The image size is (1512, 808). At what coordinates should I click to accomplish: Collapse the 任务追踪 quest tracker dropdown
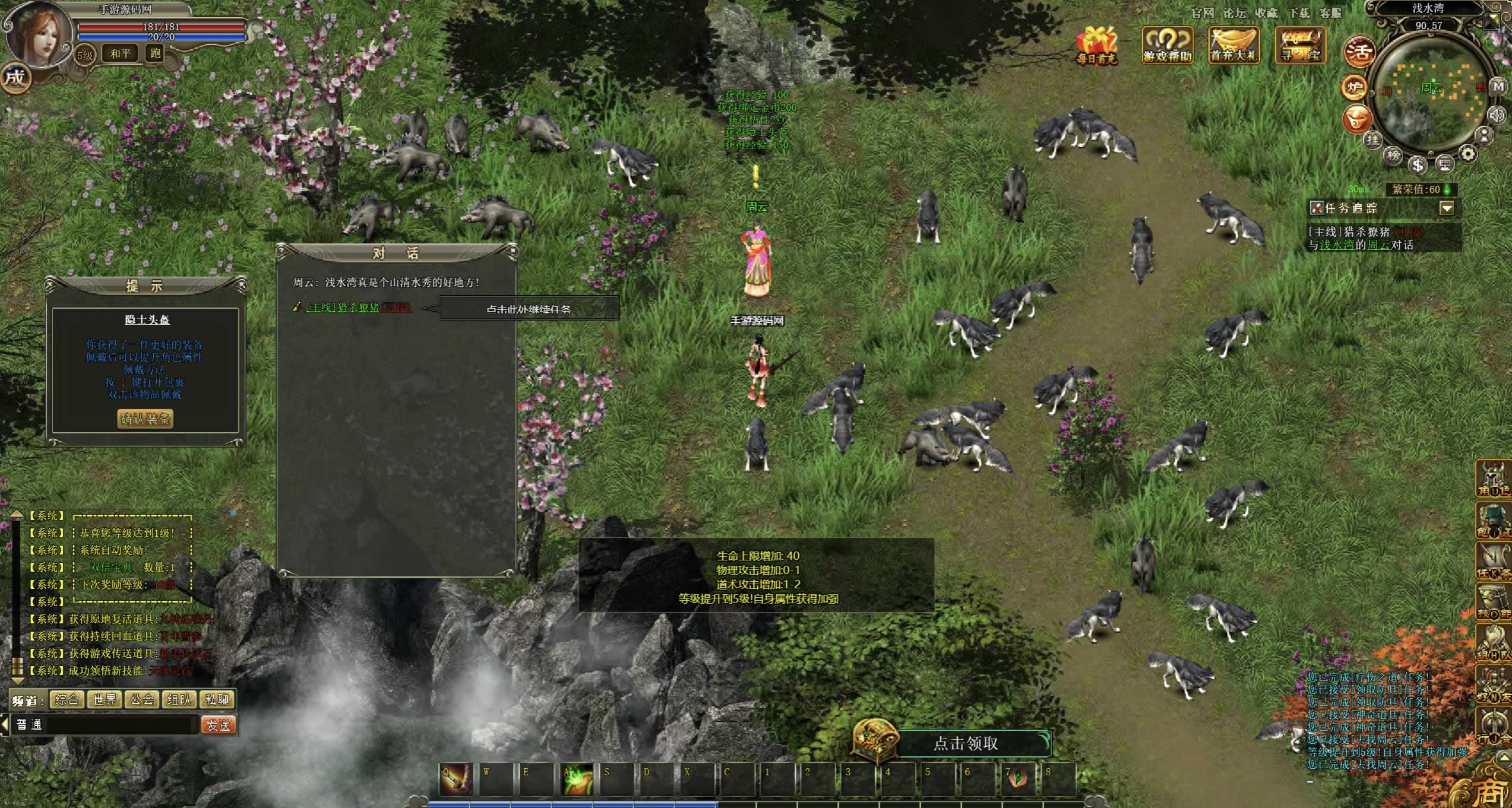[x=1447, y=208]
